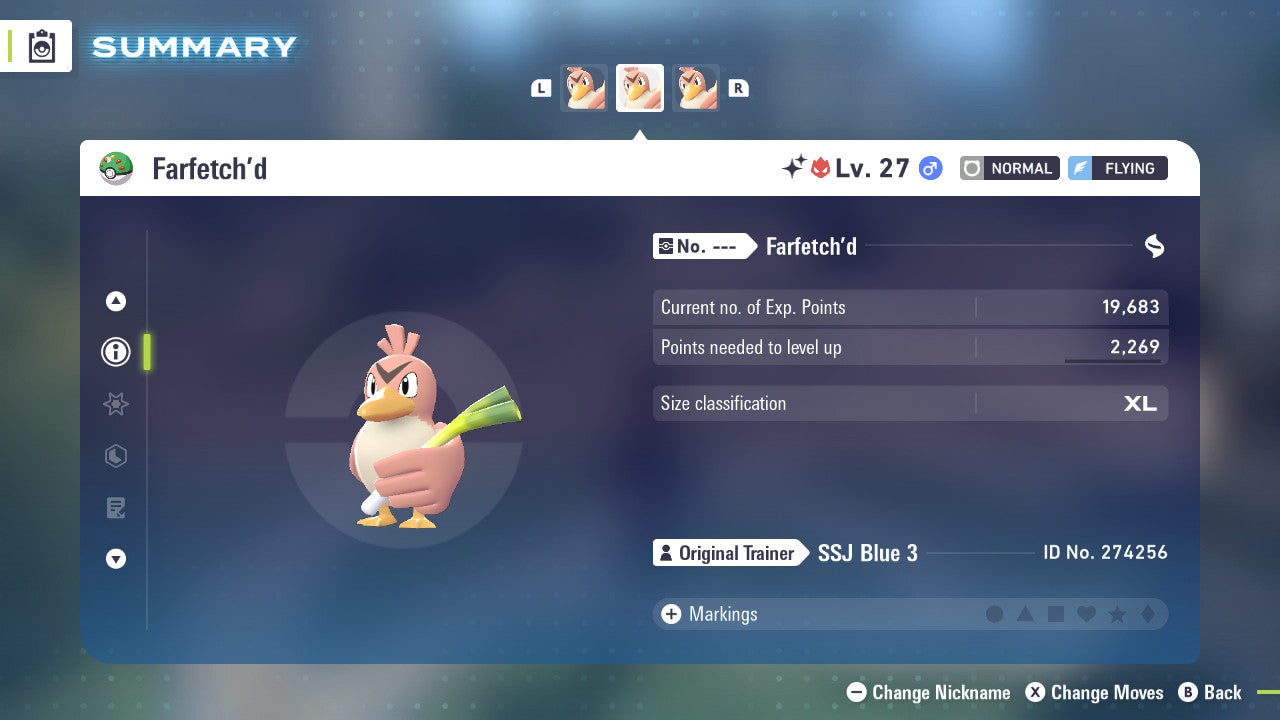
Task: Select the center Farfetch'd thumbnail at top
Action: (x=640, y=87)
